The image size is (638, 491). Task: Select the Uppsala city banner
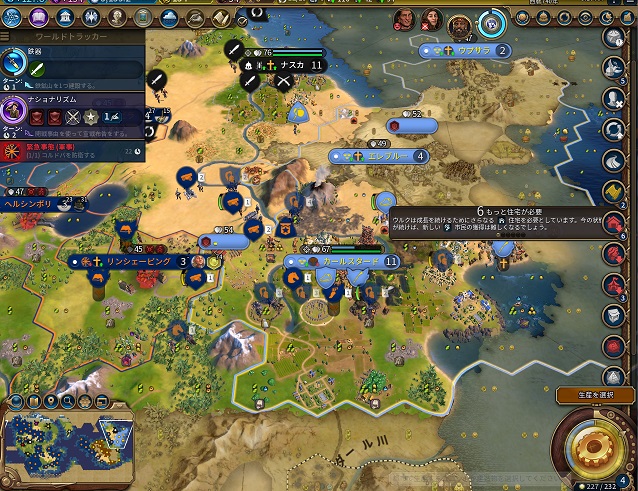[x=468, y=50]
